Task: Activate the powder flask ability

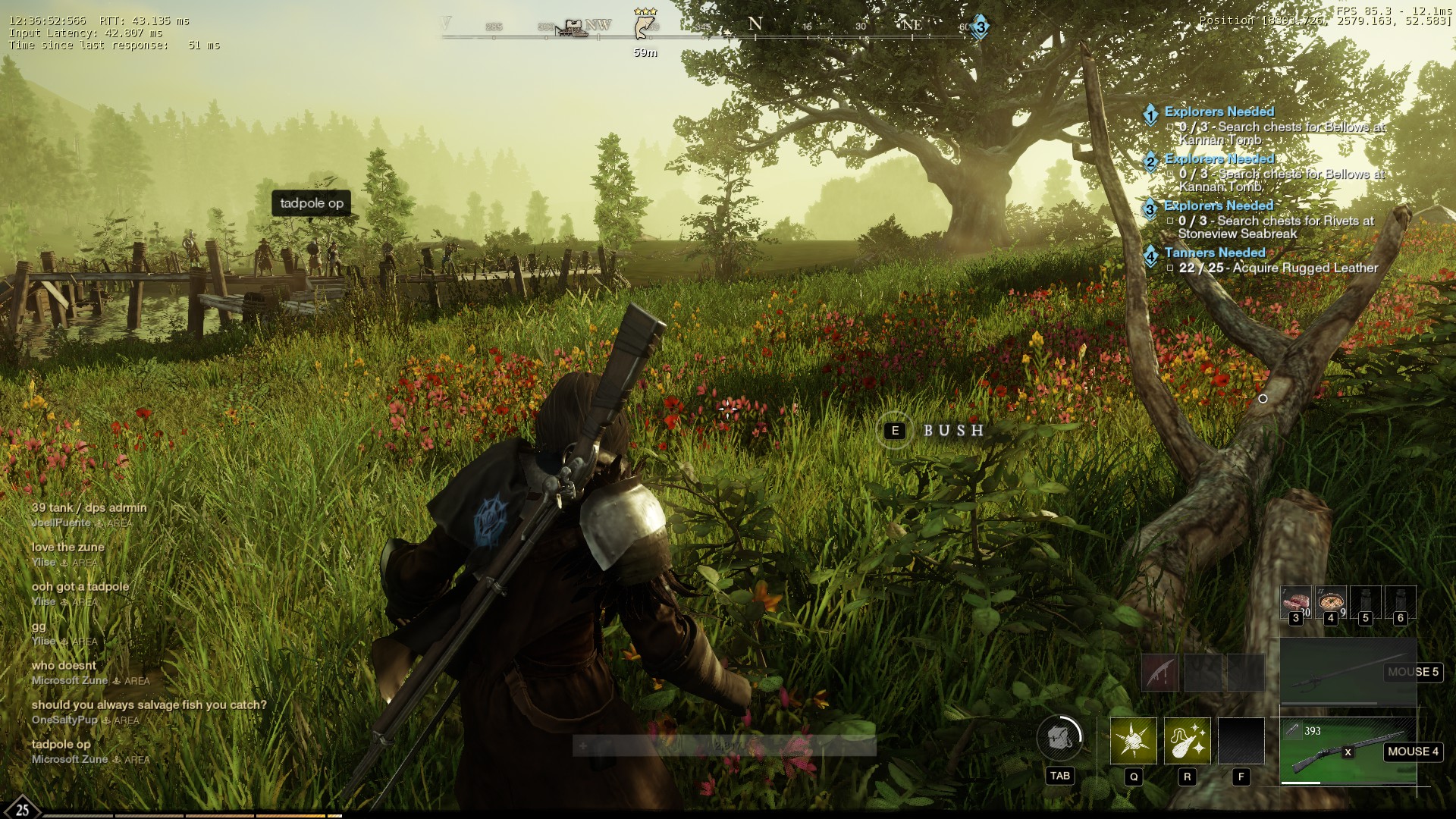Action: (1187, 740)
